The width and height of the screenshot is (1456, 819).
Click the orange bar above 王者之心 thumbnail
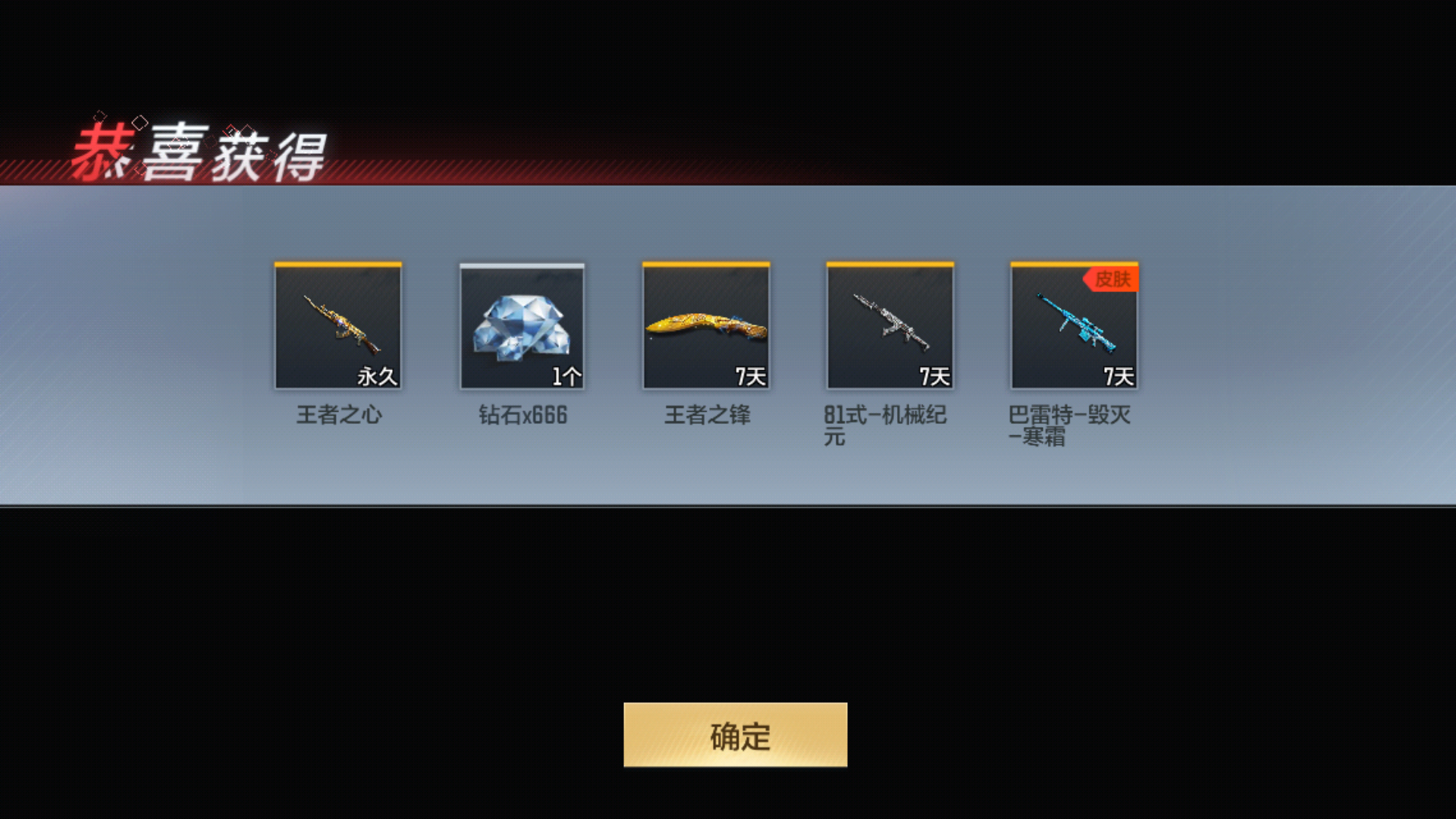pyautogui.click(x=339, y=265)
